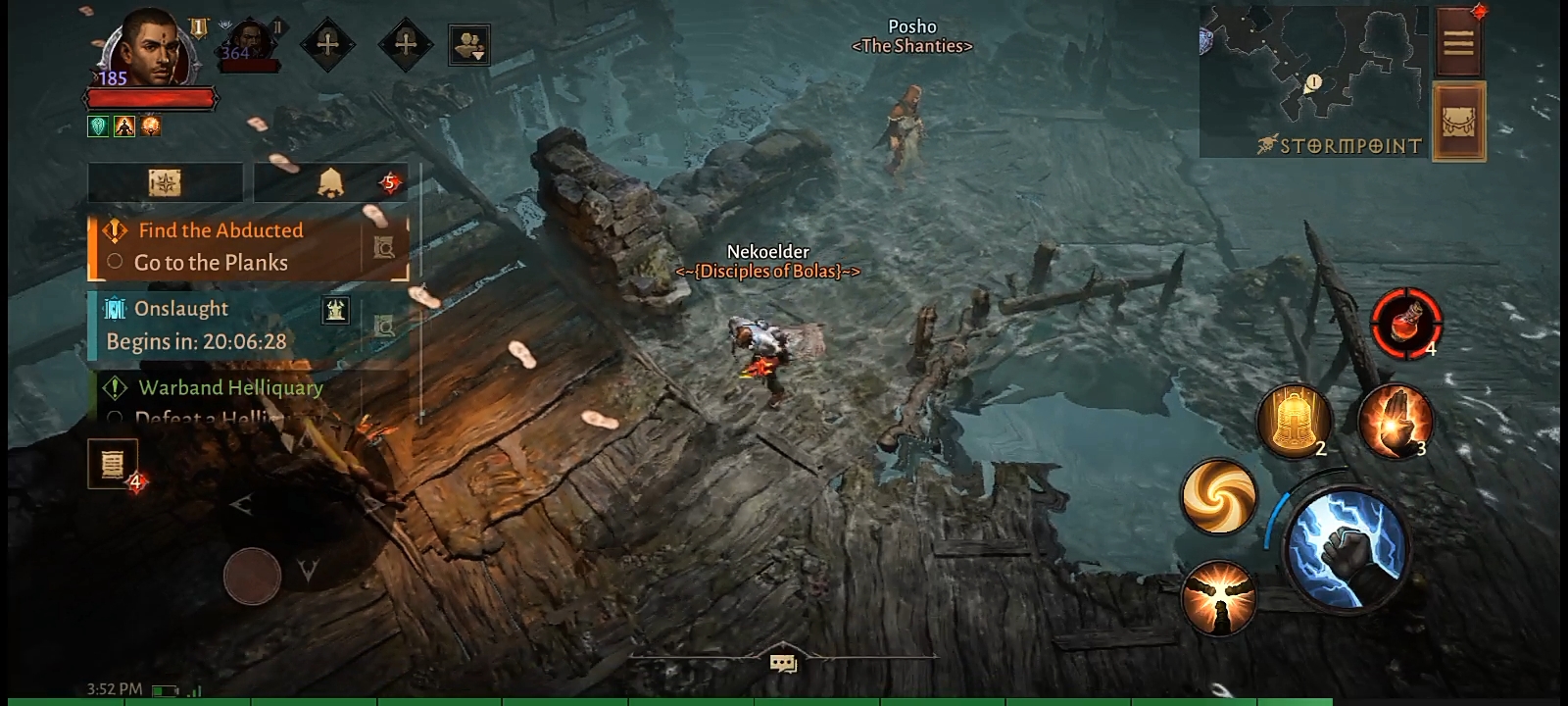The height and width of the screenshot is (706, 1568).
Task: Open the scroll icon with four alerts
Action: [113, 464]
